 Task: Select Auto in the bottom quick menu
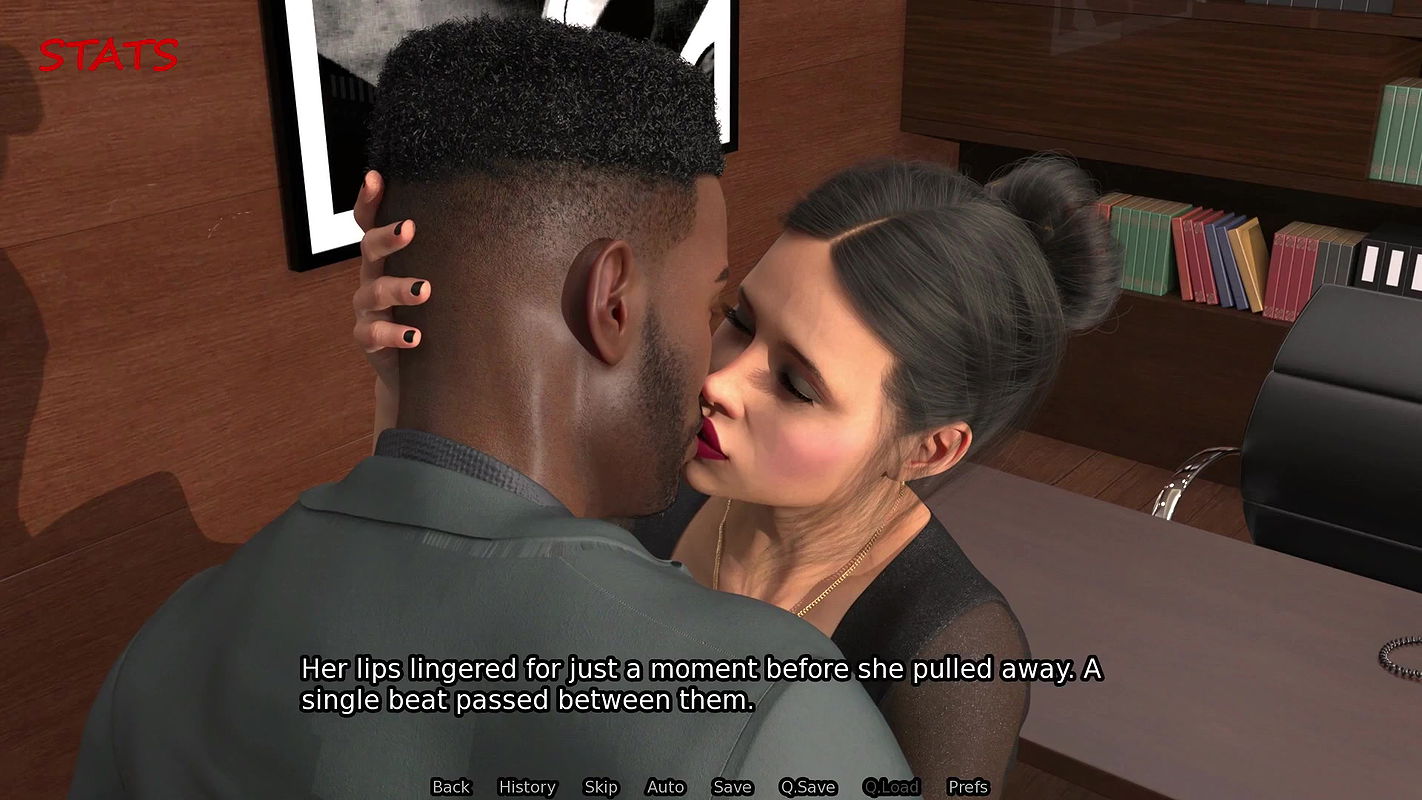click(x=665, y=787)
